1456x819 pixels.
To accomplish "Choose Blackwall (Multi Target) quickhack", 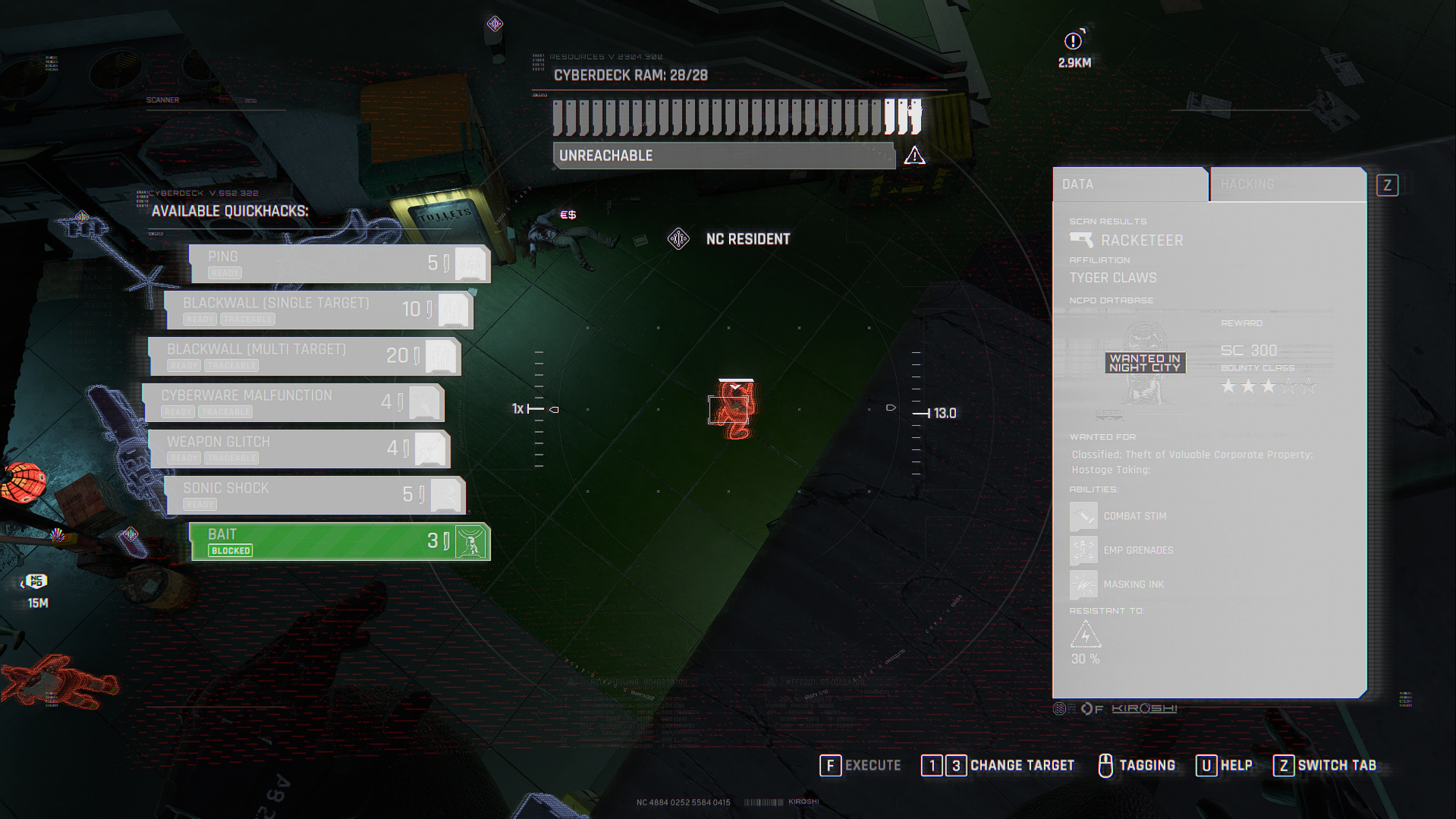I will tap(304, 356).
